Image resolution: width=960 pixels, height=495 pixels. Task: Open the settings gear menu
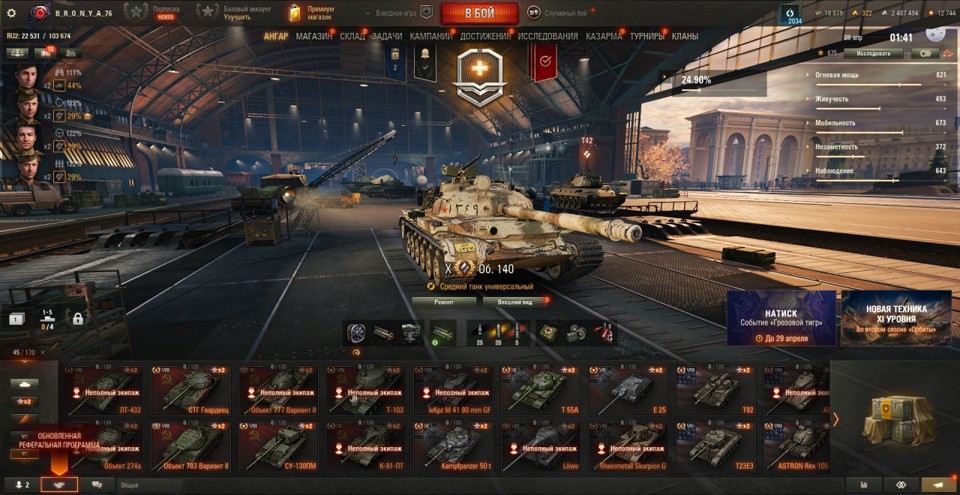tap(12, 13)
